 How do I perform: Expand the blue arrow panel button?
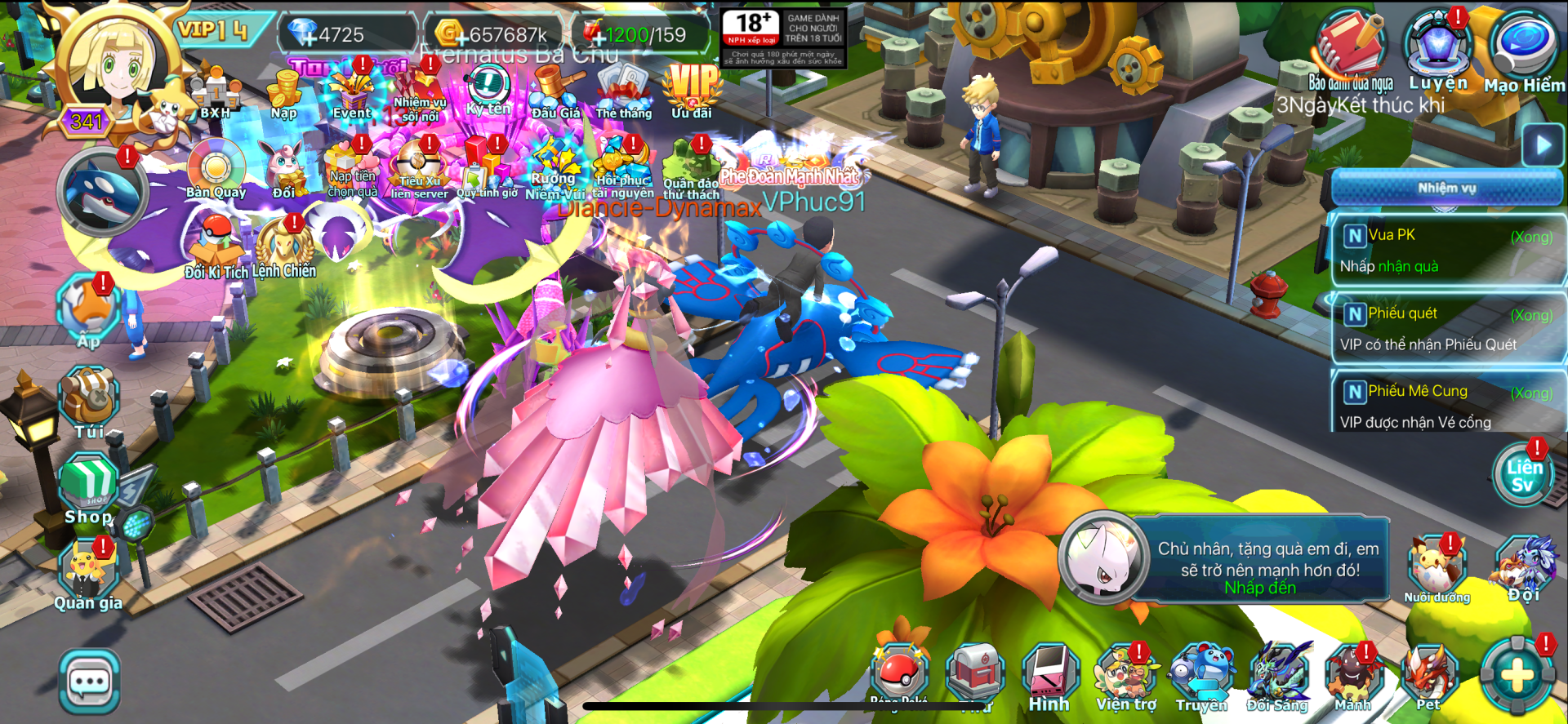pyautogui.click(x=1543, y=146)
